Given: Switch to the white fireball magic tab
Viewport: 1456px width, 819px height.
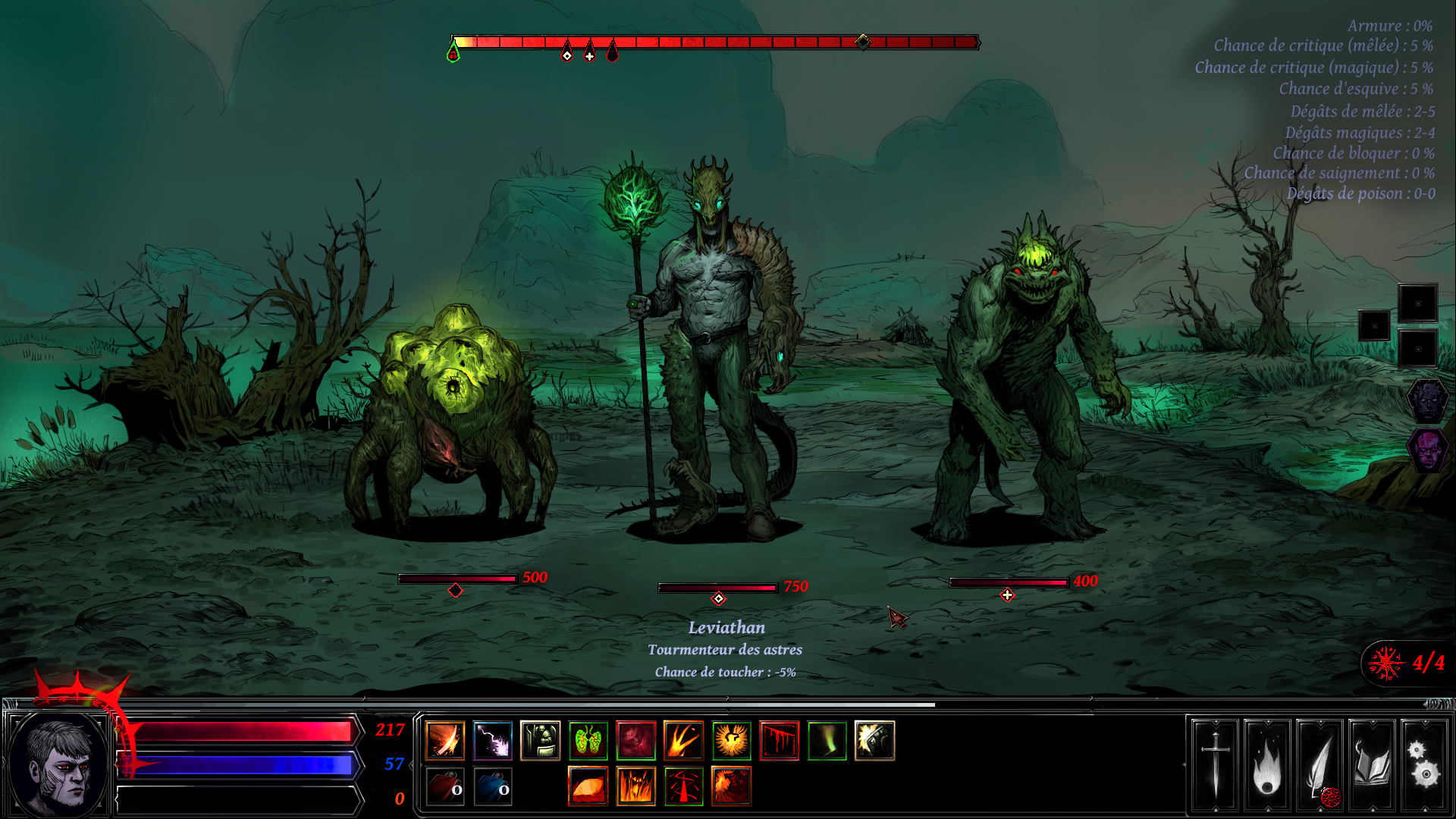Looking at the screenshot, I should (x=1268, y=766).
